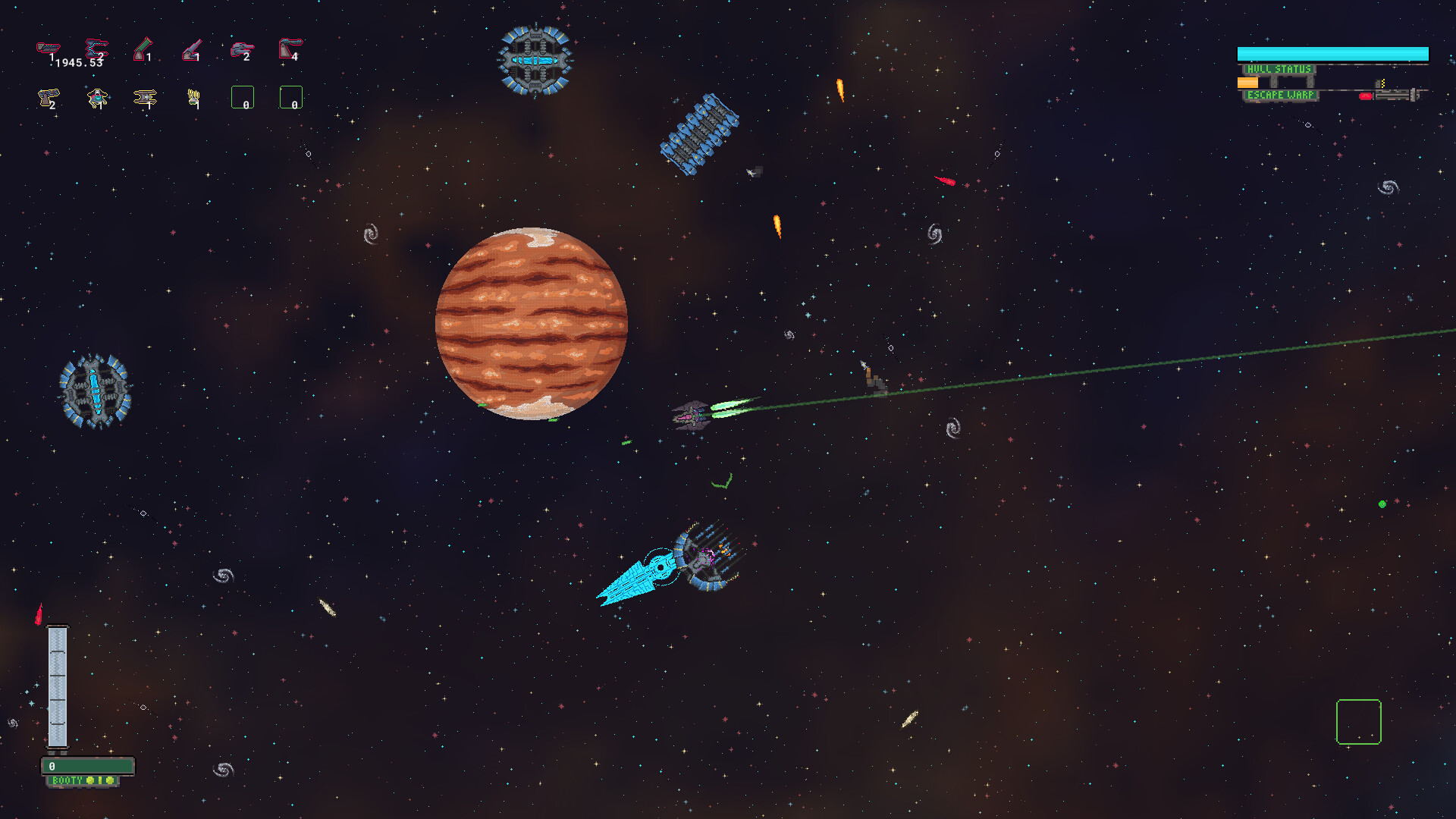Select the gray swivel cannon icon with count 1
This screenshot has height=819, width=1456.
click(192, 51)
